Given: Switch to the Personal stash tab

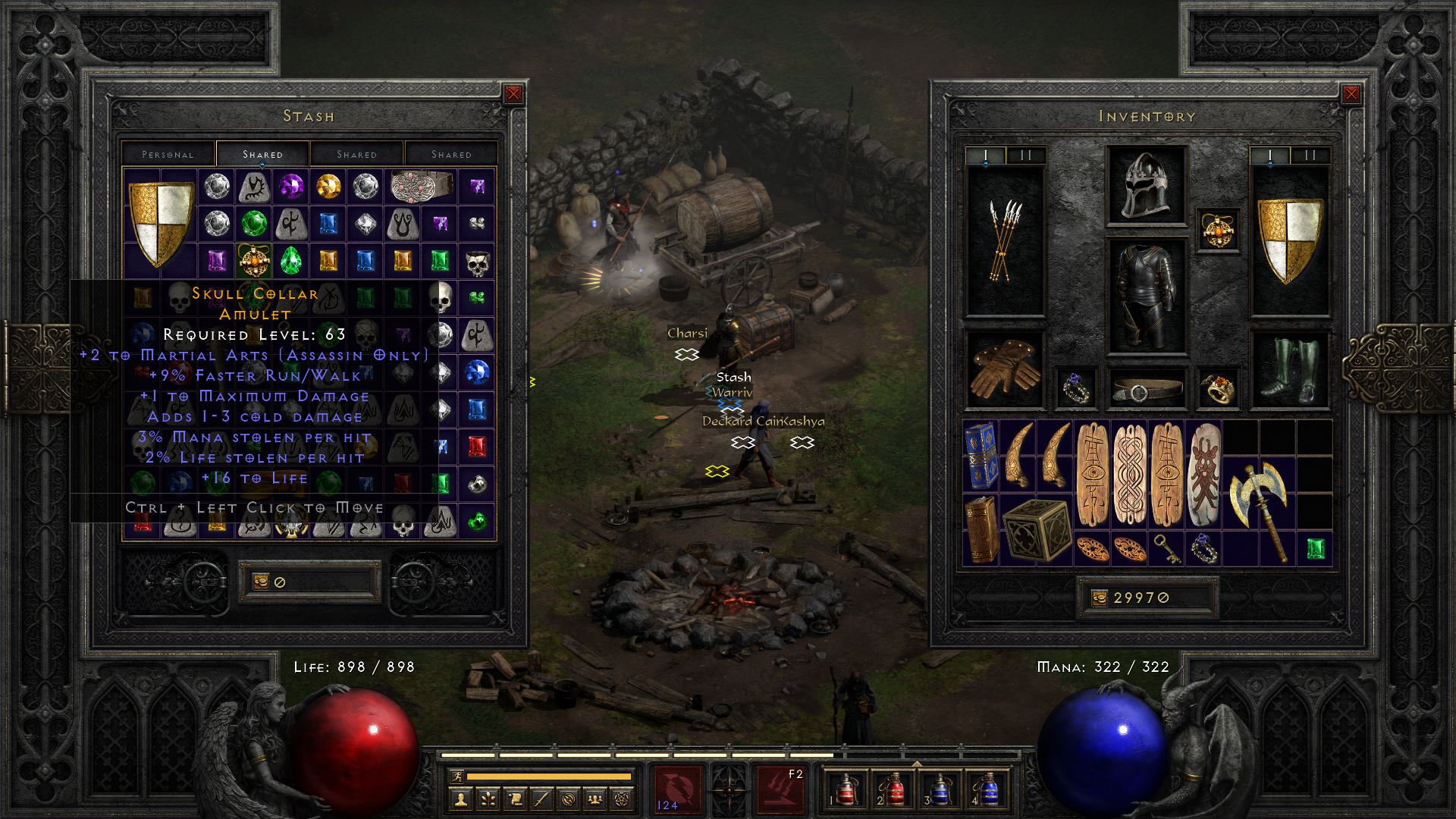Looking at the screenshot, I should [x=168, y=155].
